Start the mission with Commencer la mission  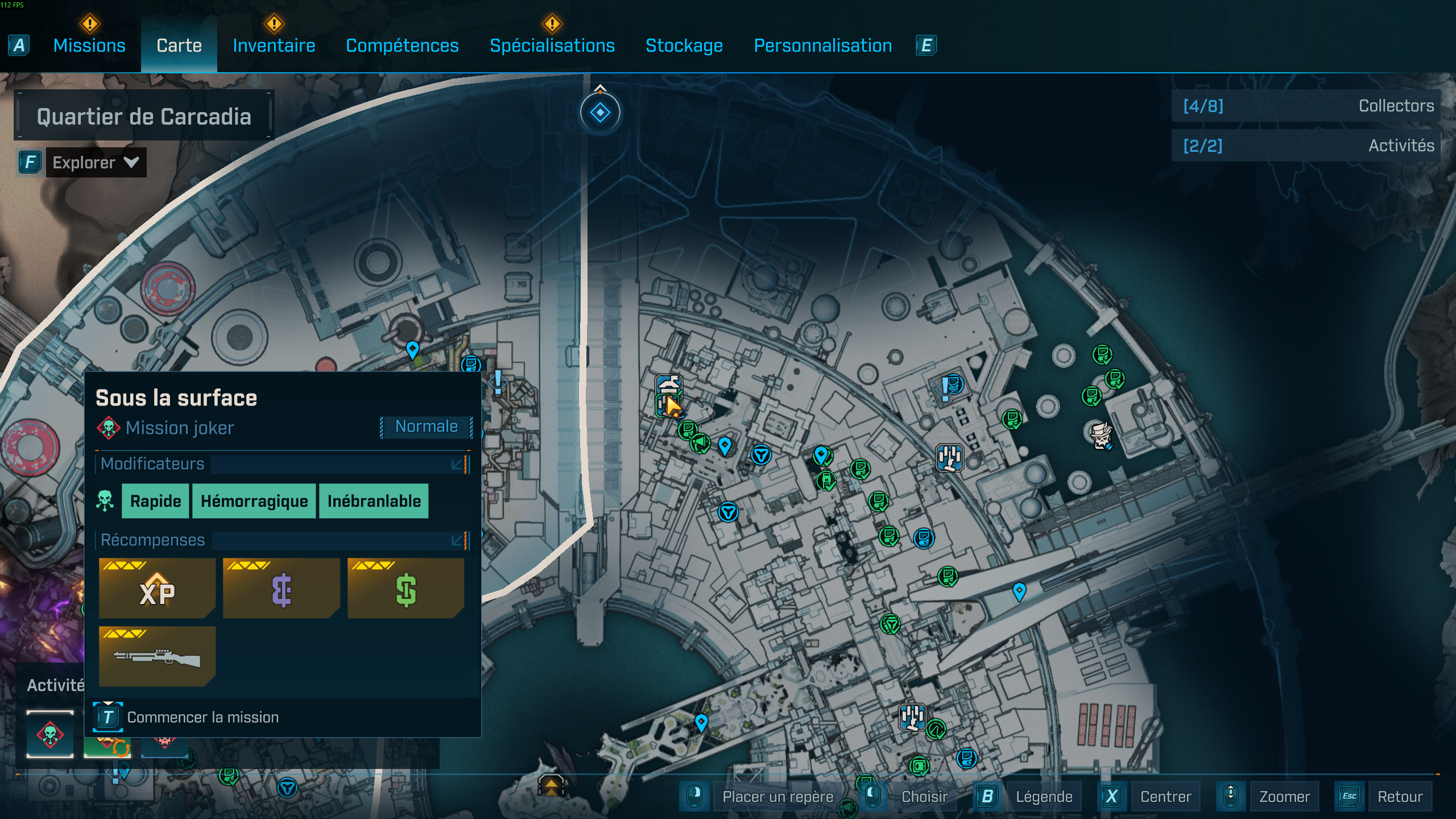(x=202, y=717)
